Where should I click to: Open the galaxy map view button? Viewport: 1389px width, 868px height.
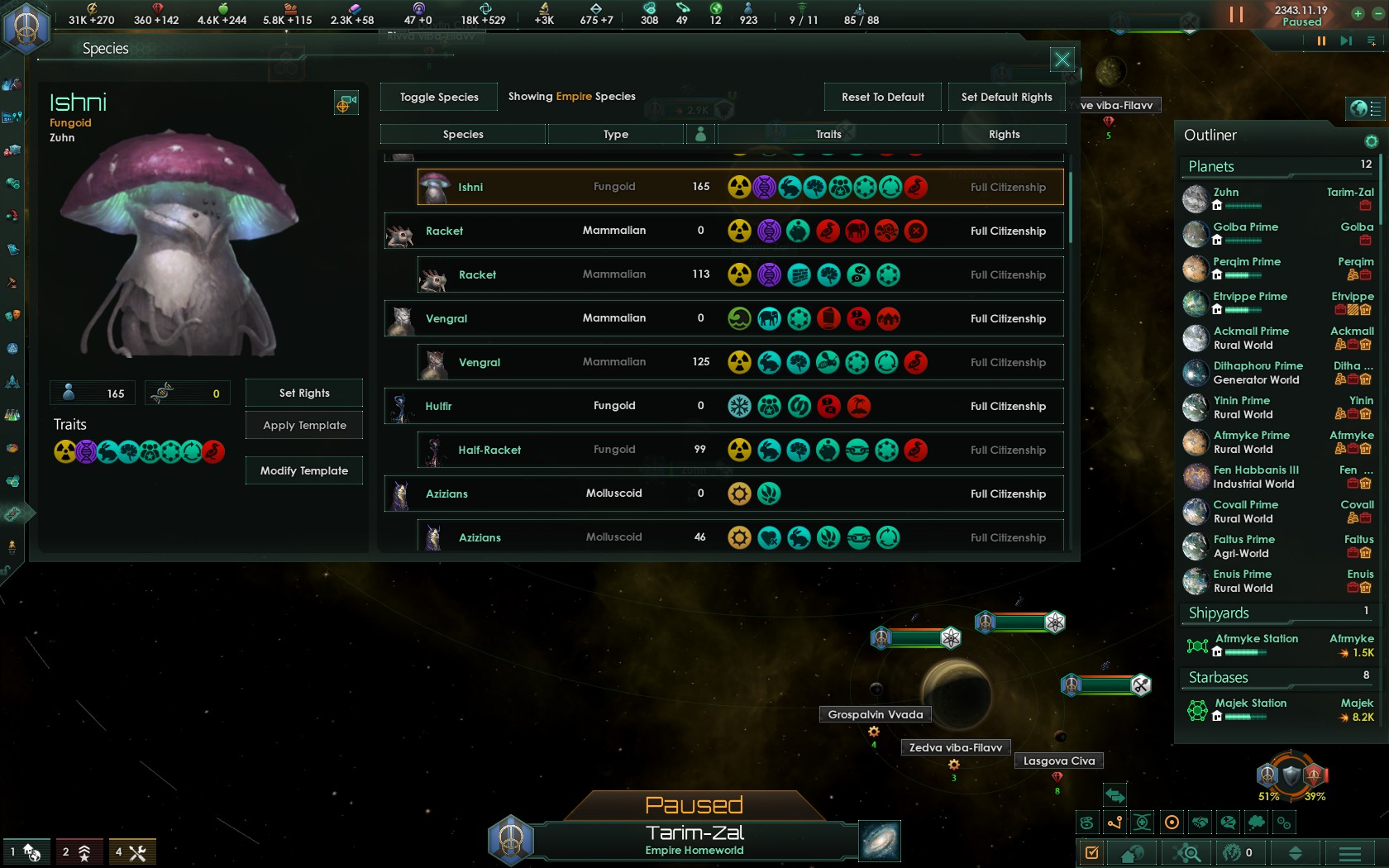(x=879, y=841)
